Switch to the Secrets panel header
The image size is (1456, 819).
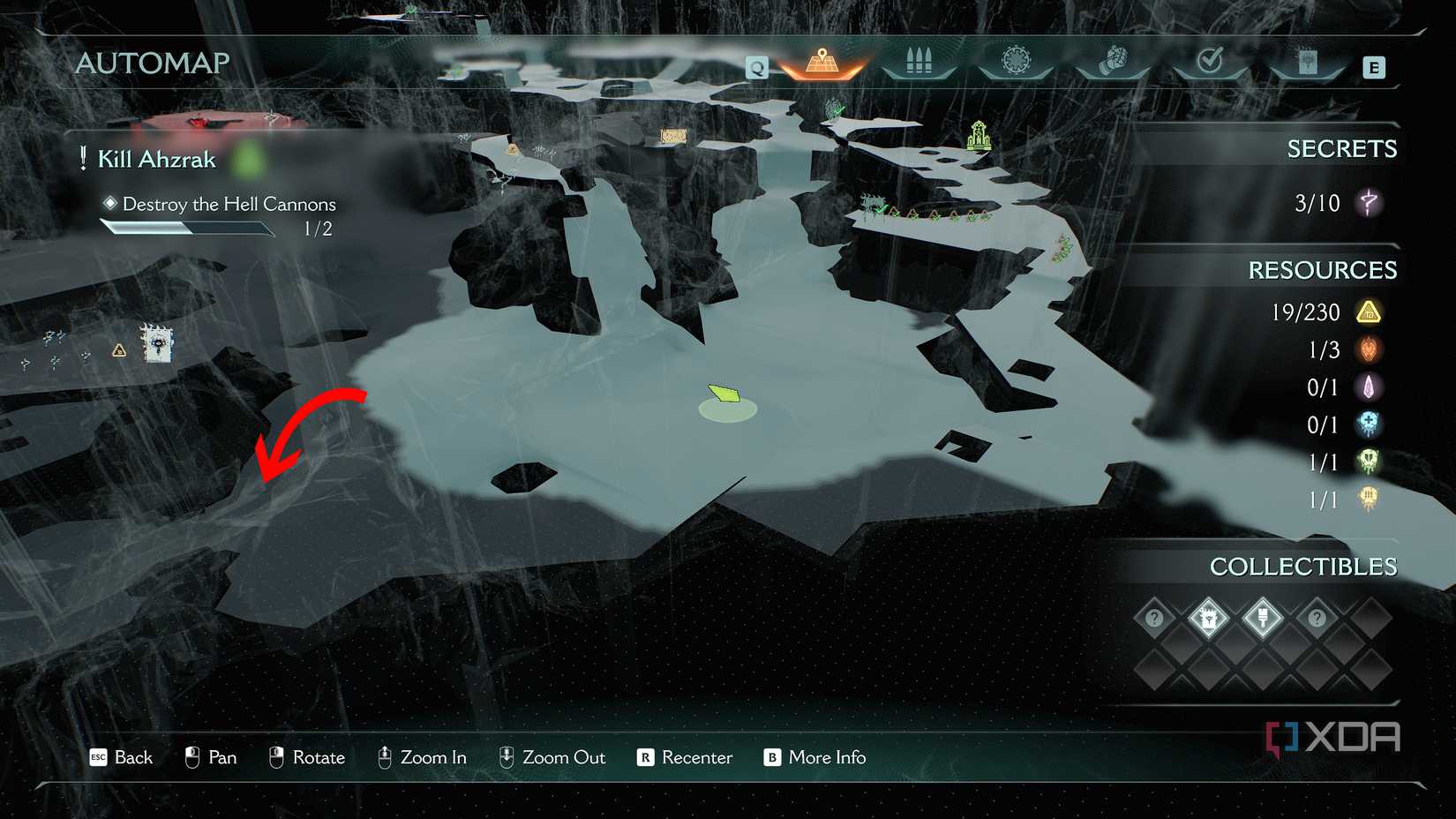pyautogui.click(x=1343, y=148)
